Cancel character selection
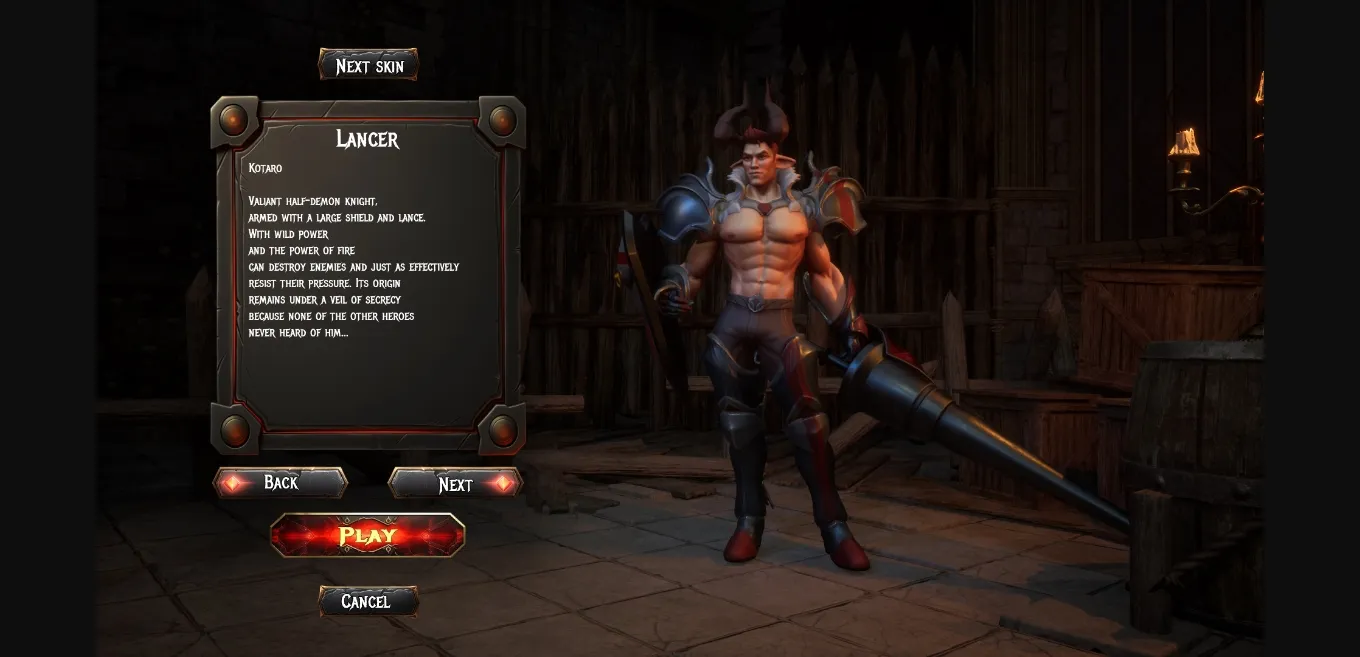Image resolution: width=1360 pixels, height=657 pixels. click(367, 601)
